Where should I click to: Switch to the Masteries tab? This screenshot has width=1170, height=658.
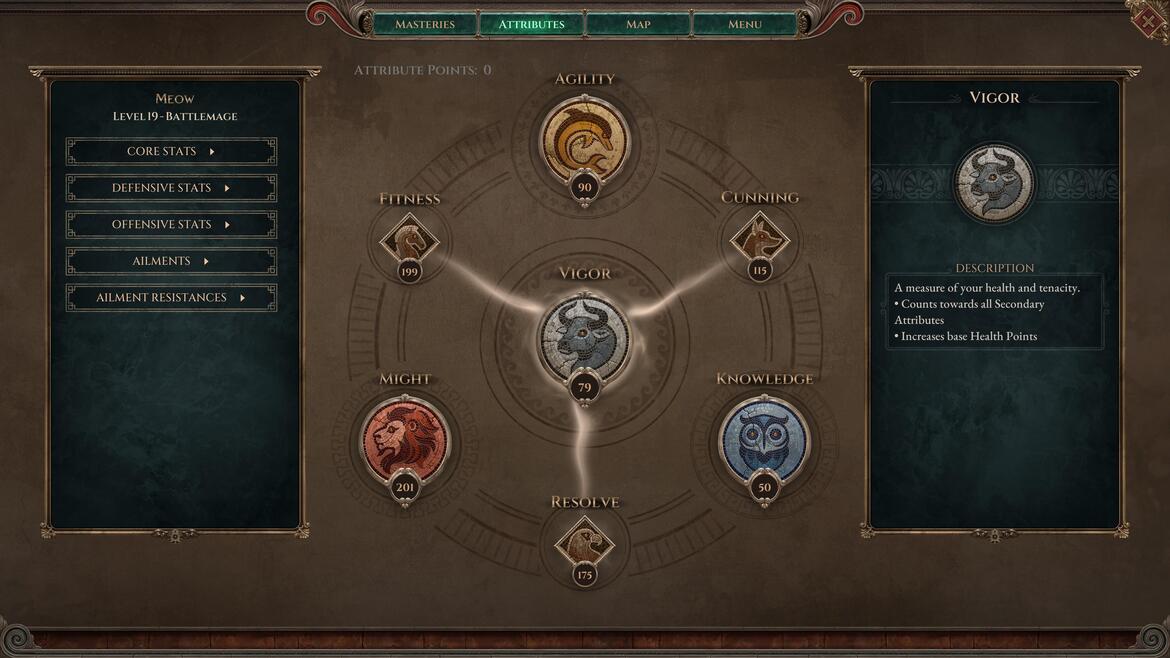coord(425,24)
